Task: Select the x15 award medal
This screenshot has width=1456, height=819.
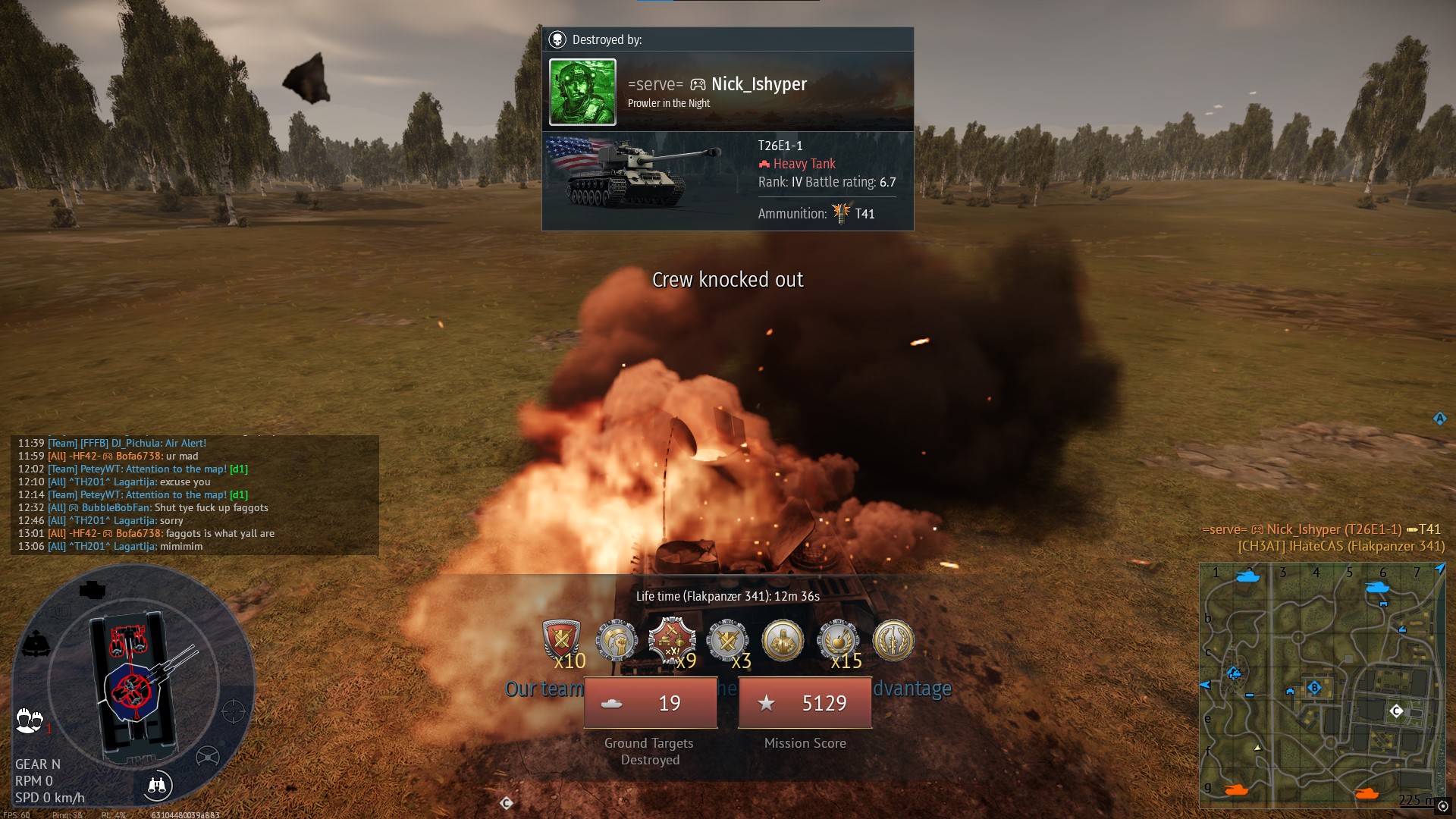Action: click(x=838, y=641)
